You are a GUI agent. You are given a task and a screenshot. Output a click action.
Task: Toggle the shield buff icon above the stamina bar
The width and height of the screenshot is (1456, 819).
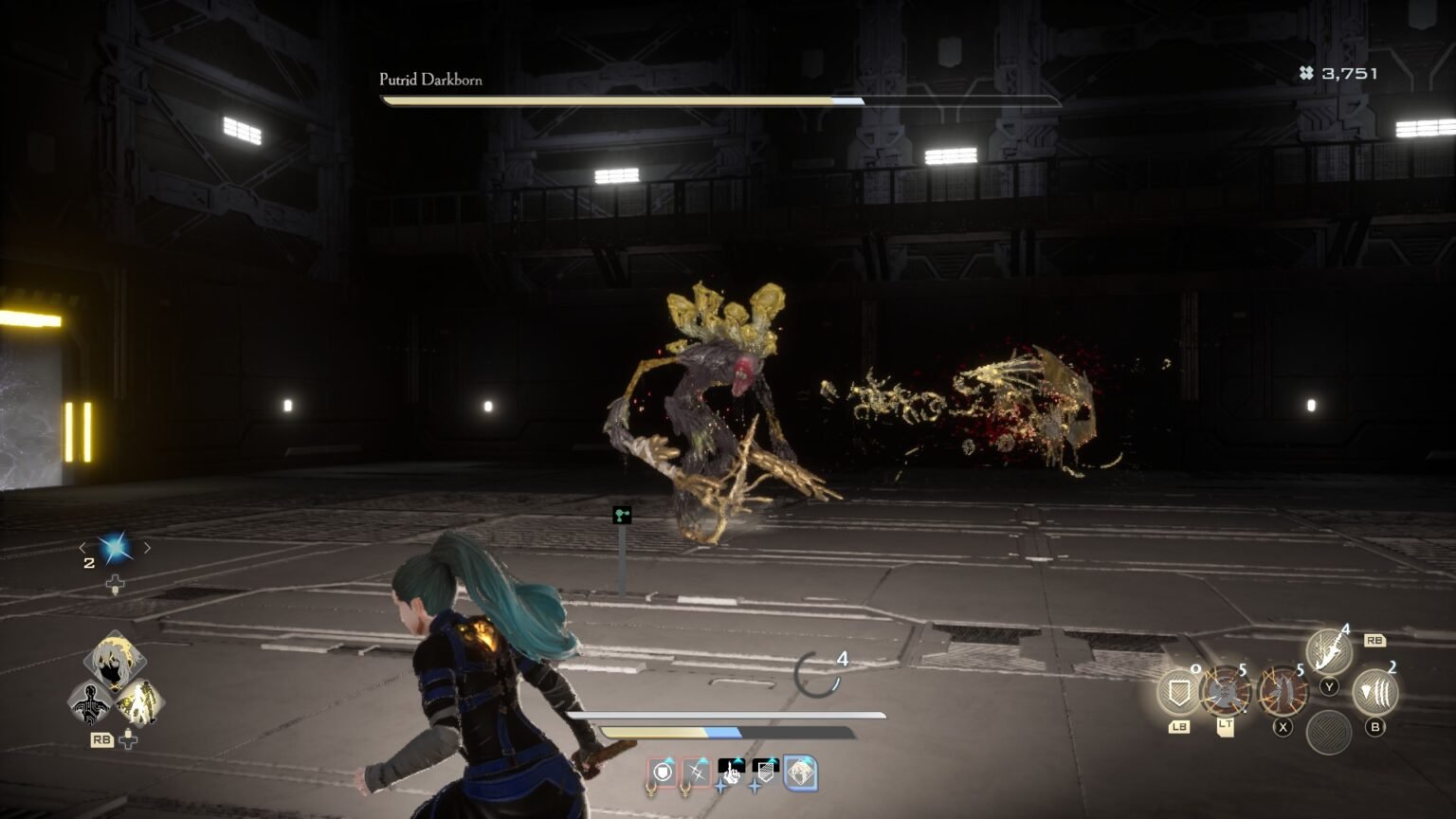point(663,773)
